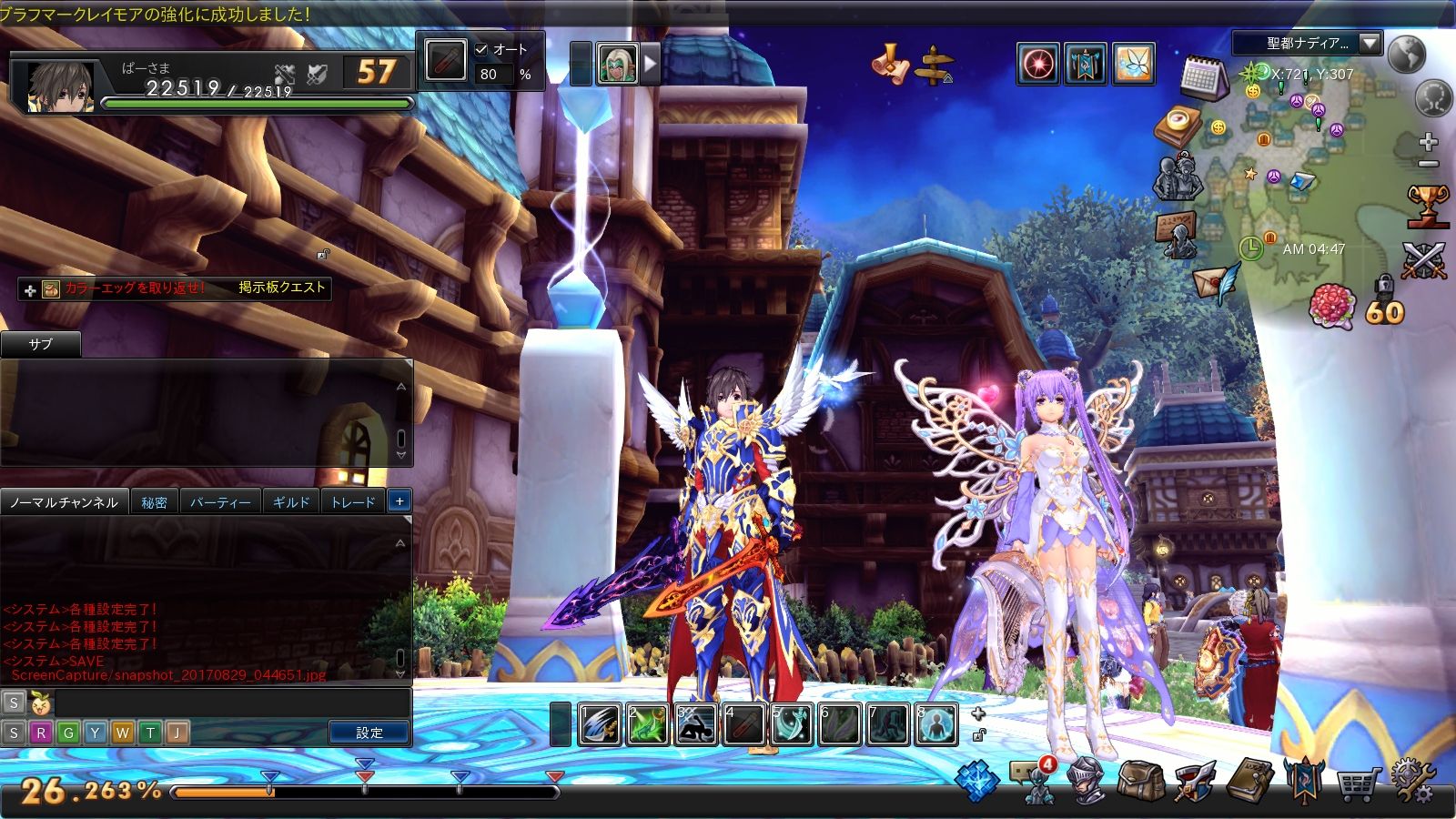Viewport: 1456px width, 819px height.
Task: Toggle the オート auto-potion checkbox
Action: point(481,50)
